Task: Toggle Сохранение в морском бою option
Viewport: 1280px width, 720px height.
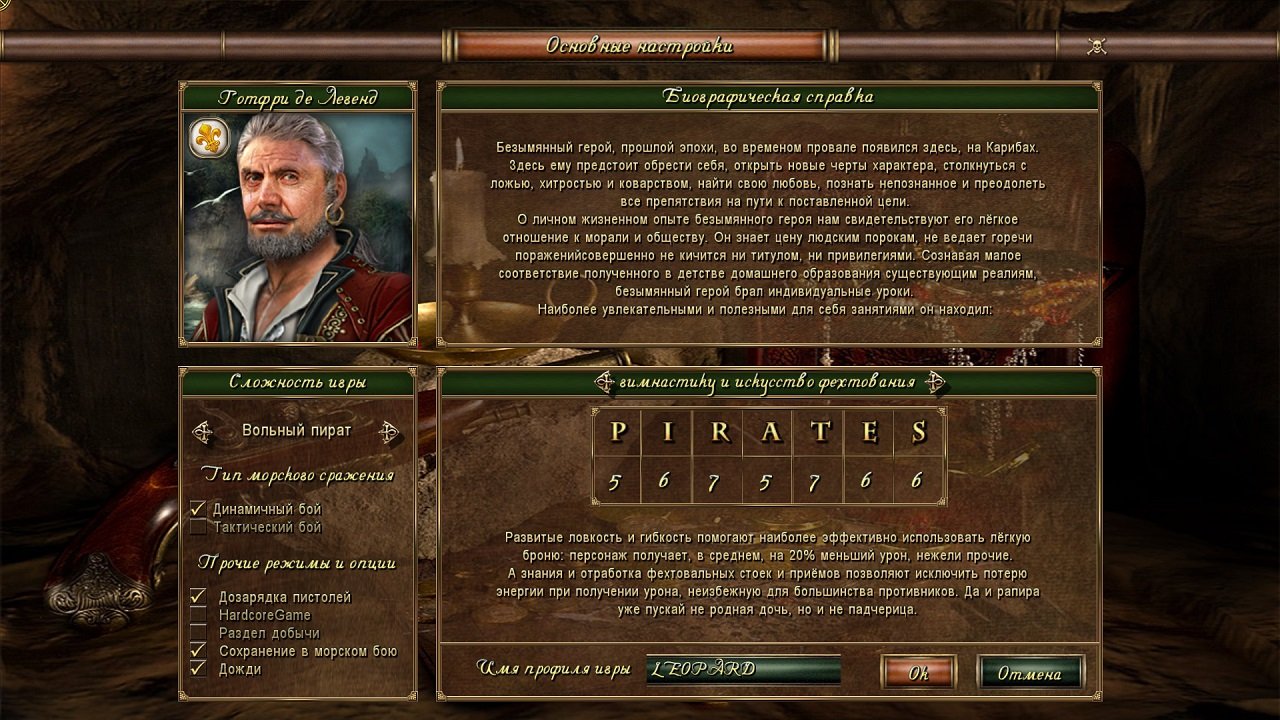Action: point(198,651)
